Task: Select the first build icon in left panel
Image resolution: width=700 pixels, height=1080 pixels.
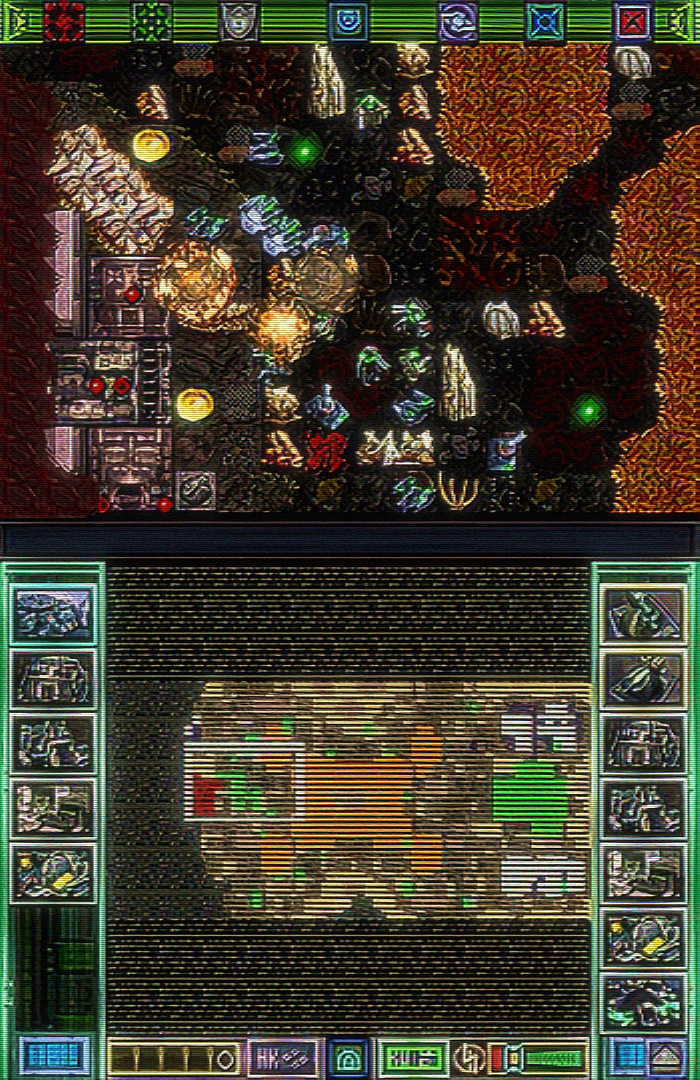Action: (53, 614)
